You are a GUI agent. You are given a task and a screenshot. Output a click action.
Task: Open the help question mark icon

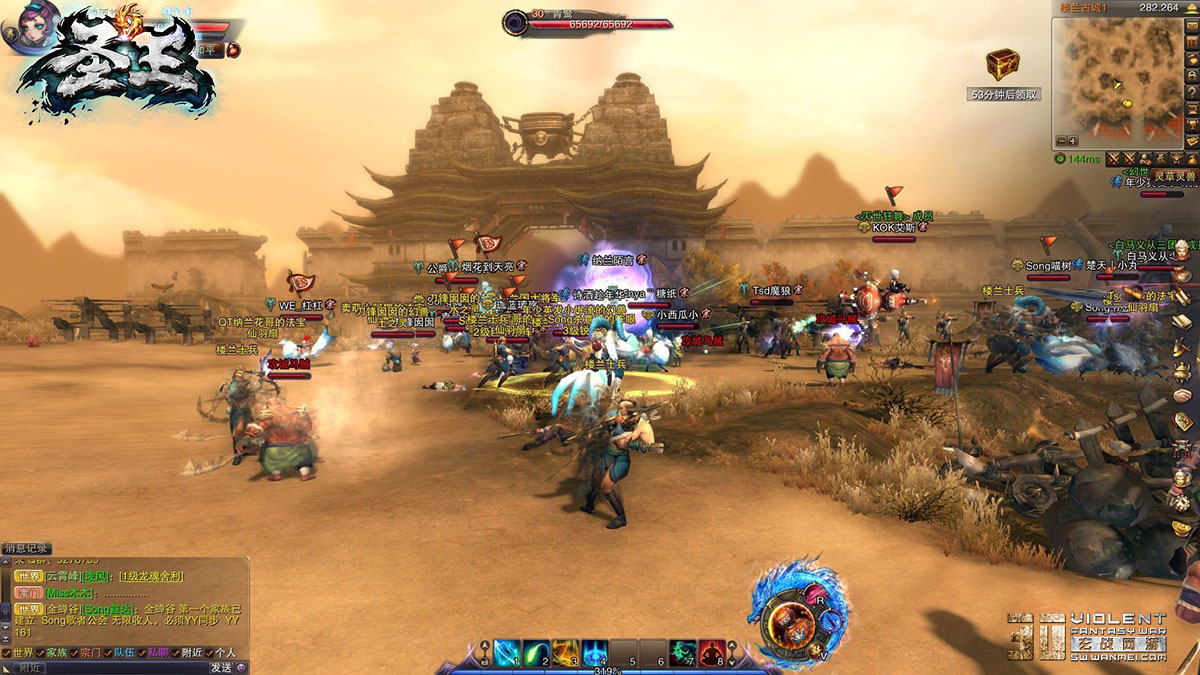[1192, 92]
